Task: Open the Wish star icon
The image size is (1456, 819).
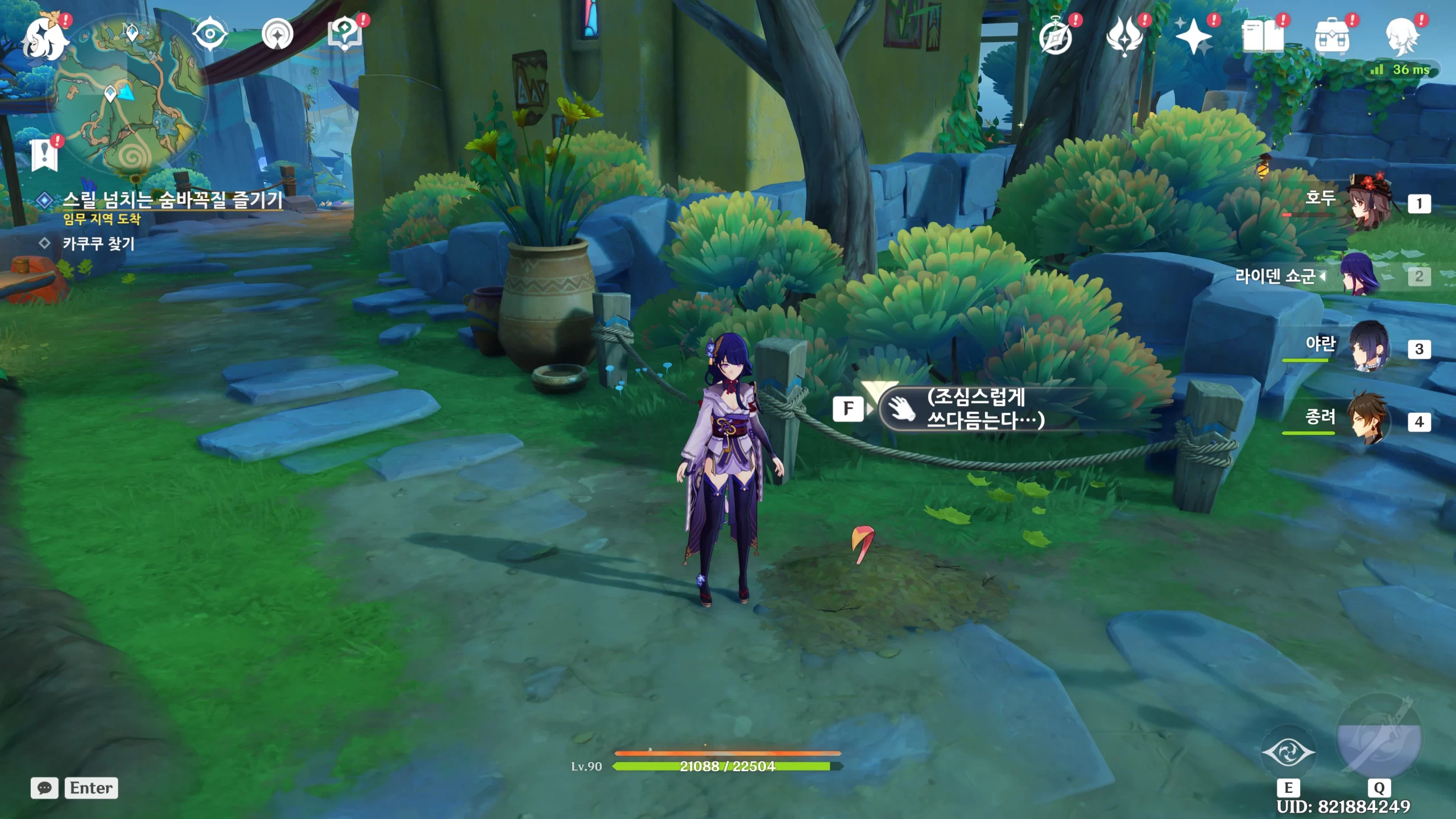Action: (1193, 37)
